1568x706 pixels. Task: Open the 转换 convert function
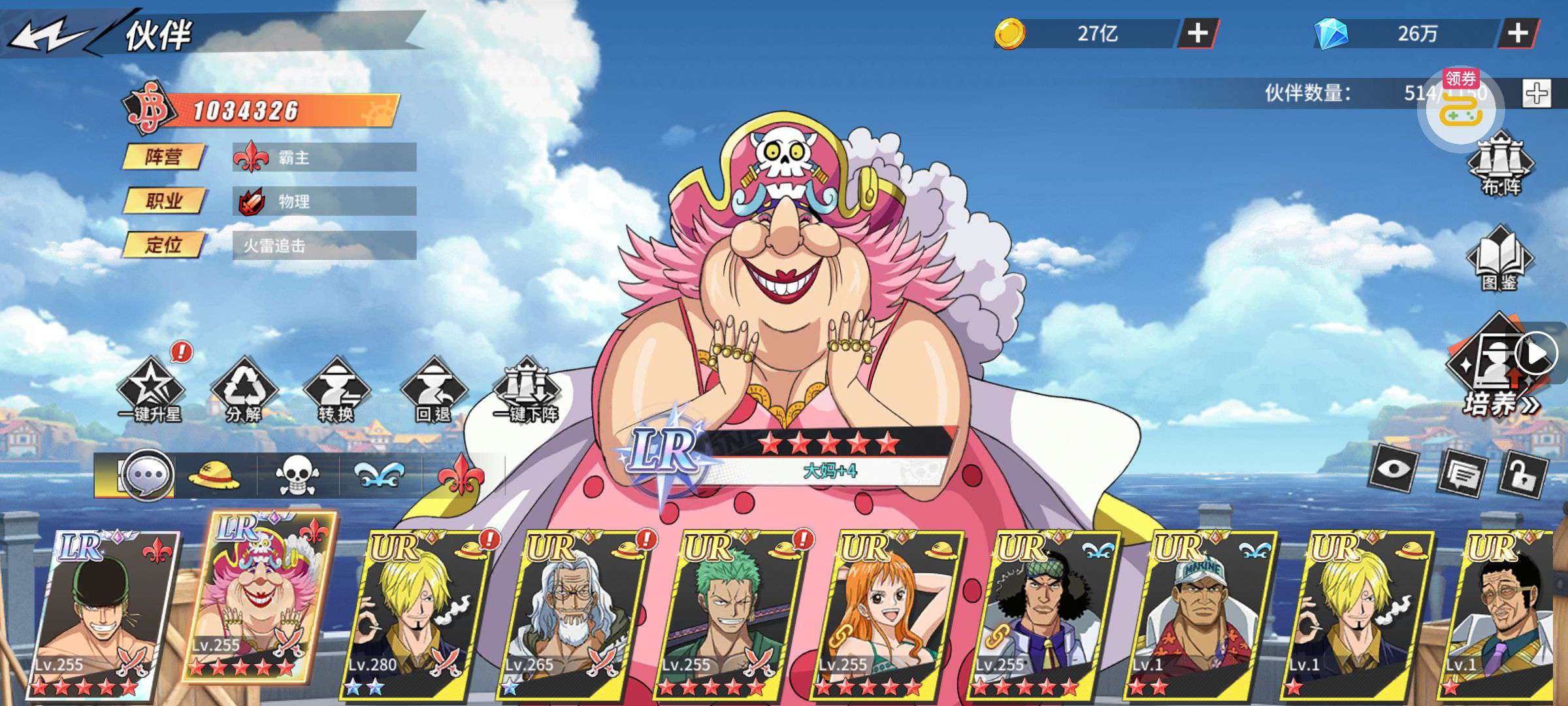click(336, 390)
